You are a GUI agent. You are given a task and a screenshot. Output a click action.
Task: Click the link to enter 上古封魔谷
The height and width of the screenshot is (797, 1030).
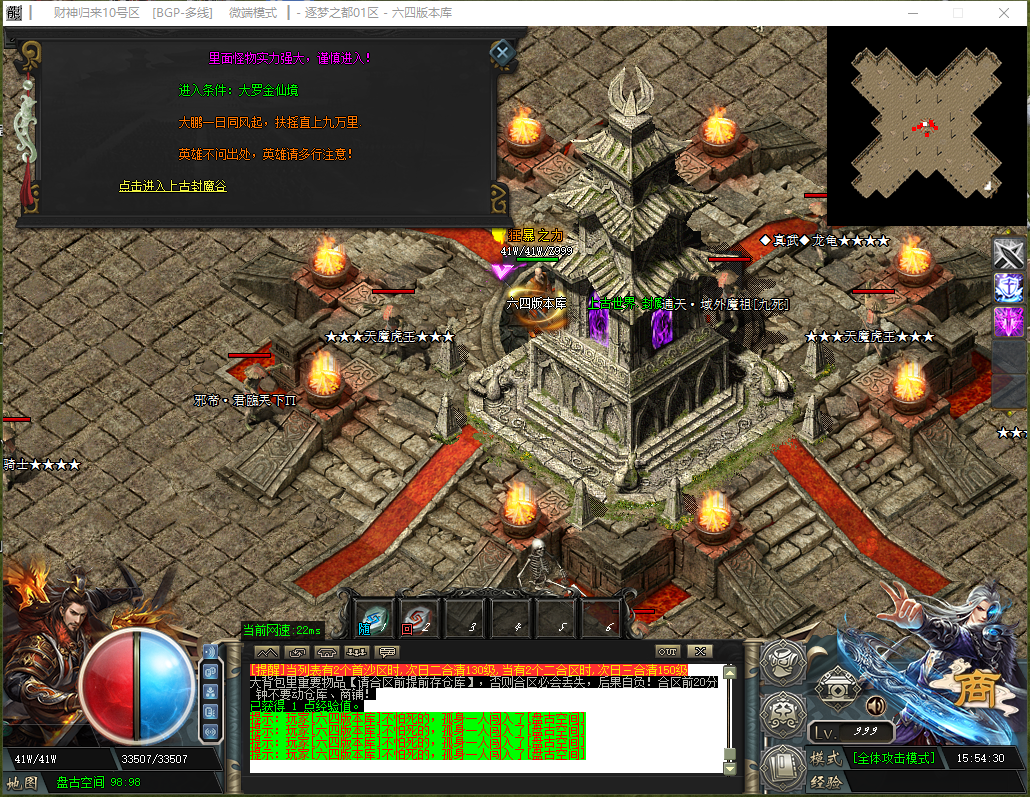(x=172, y=186)
